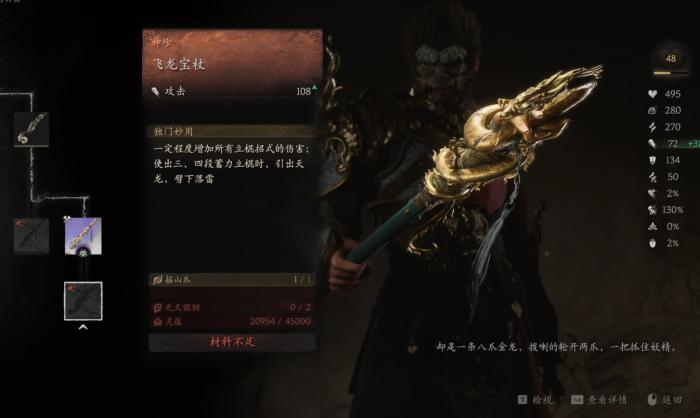Pick the dim locked node left of purple staff
Image resolution: width=700 pixels, height=418 pixels.
(32, 236)
